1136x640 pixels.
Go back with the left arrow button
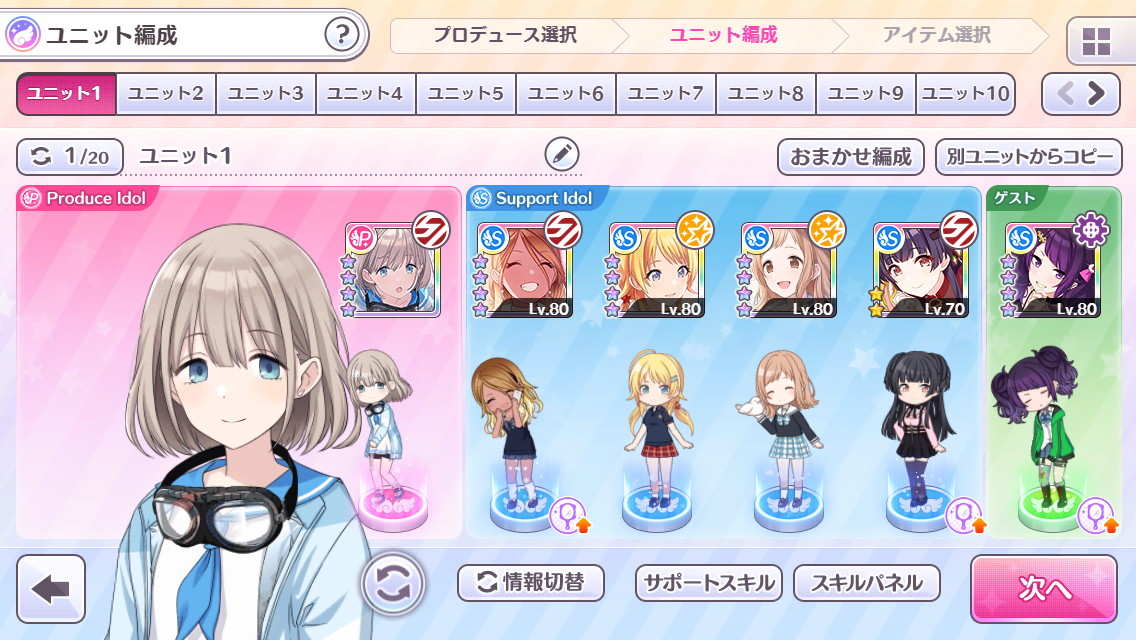(x=51, y=589)
